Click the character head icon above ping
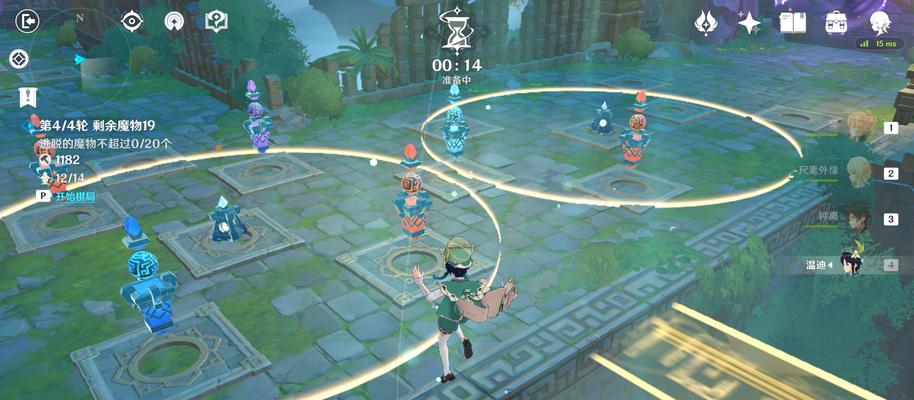 click(880, 22)
